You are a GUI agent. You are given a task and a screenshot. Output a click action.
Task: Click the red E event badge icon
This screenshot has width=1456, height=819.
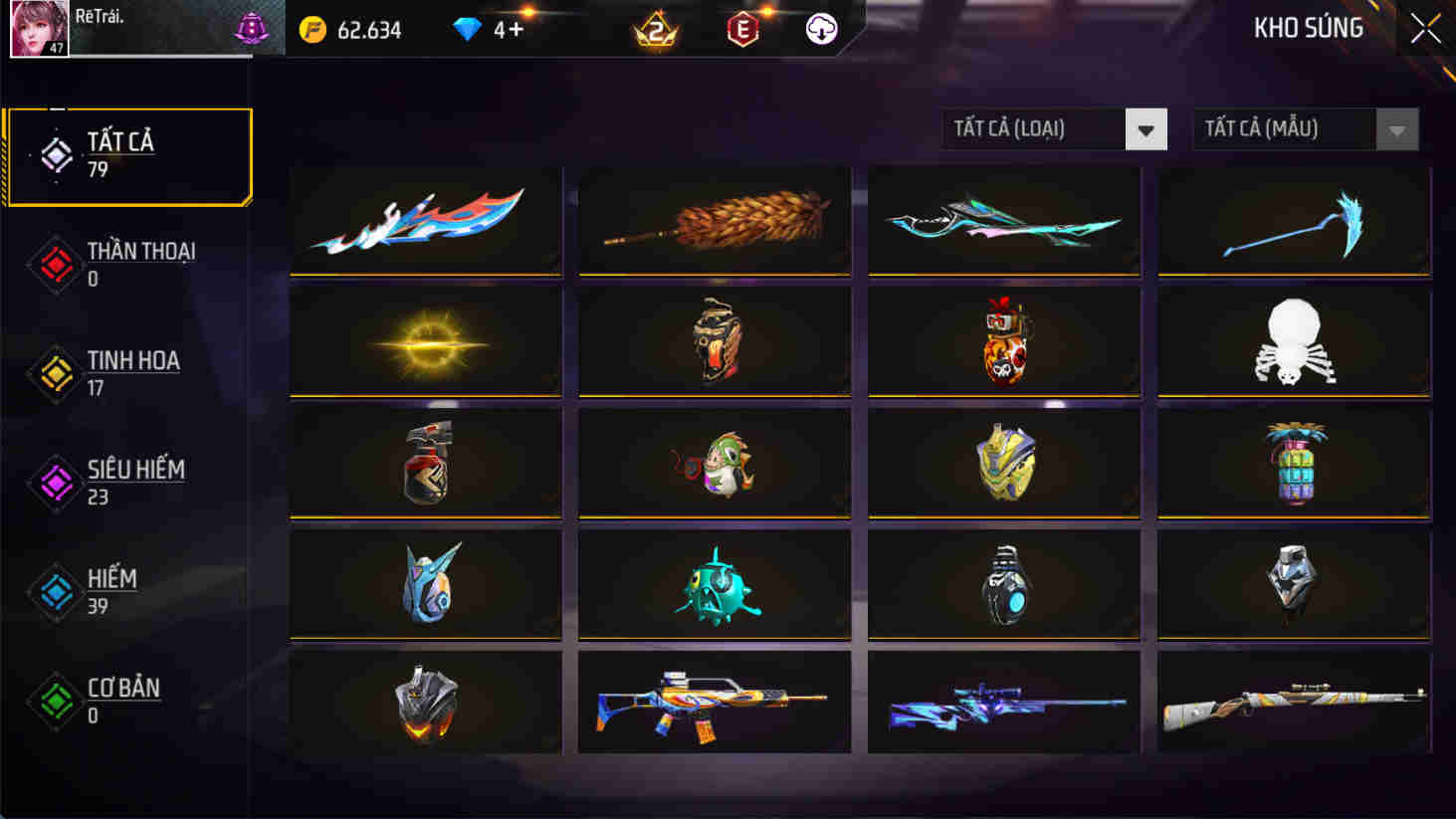click(x=740, y=29)
